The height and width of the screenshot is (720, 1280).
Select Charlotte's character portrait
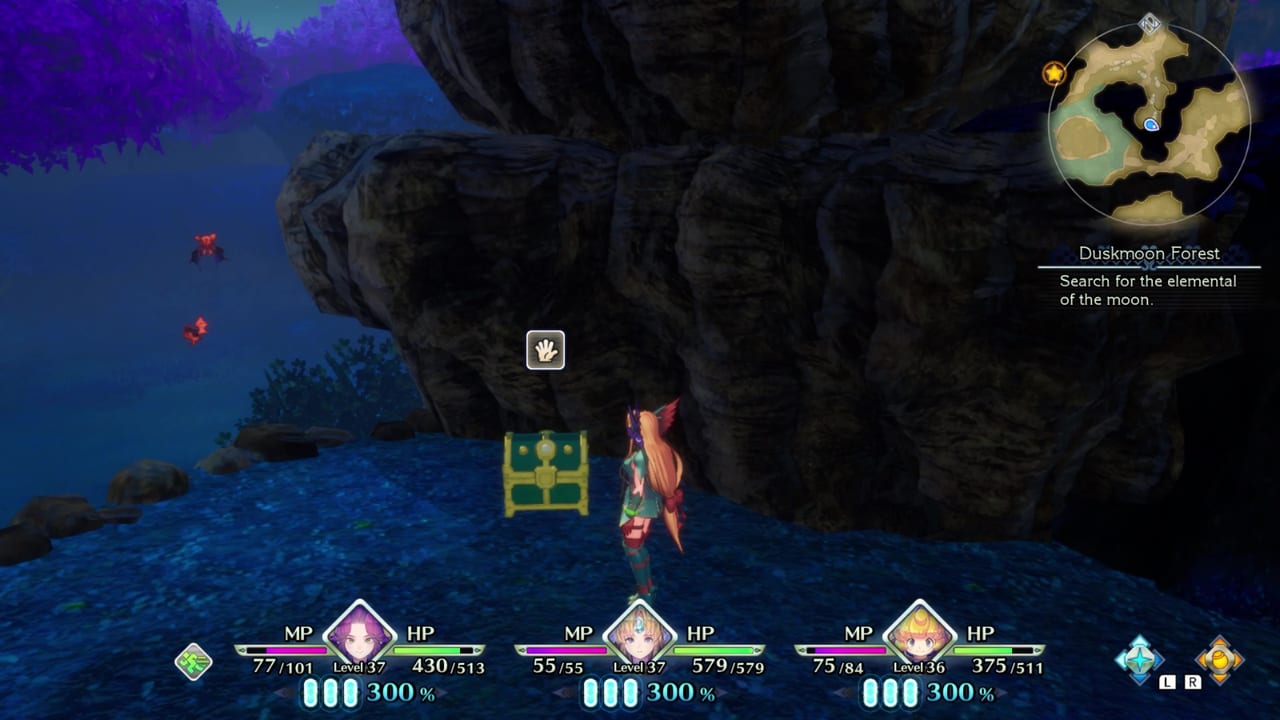click(x=921, y=636)
